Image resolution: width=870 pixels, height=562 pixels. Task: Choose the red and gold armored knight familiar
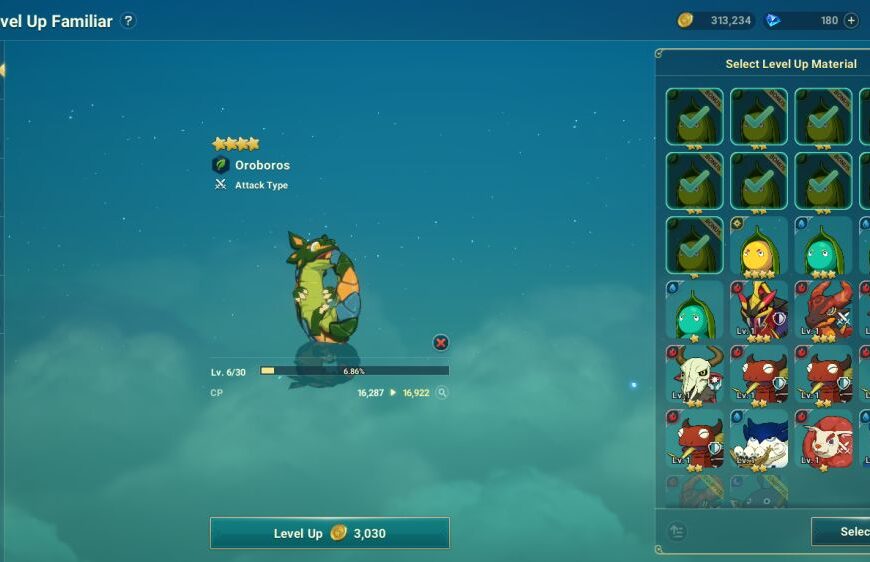(x=759, y=310)
